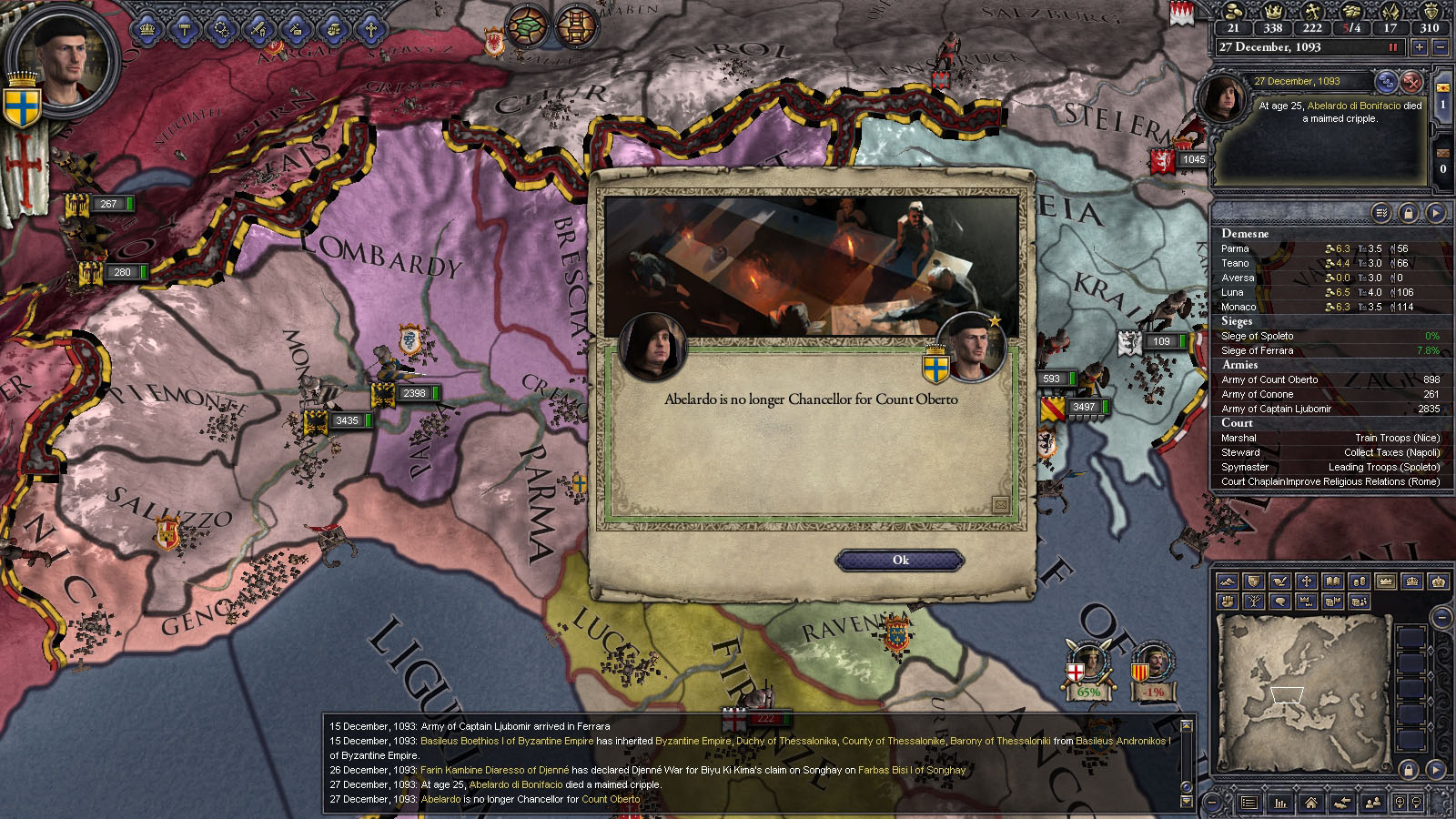Viewport: 1456px width, 819px height.
Task: Decrease game speed with the minus button
Action: click(1441, 47)
